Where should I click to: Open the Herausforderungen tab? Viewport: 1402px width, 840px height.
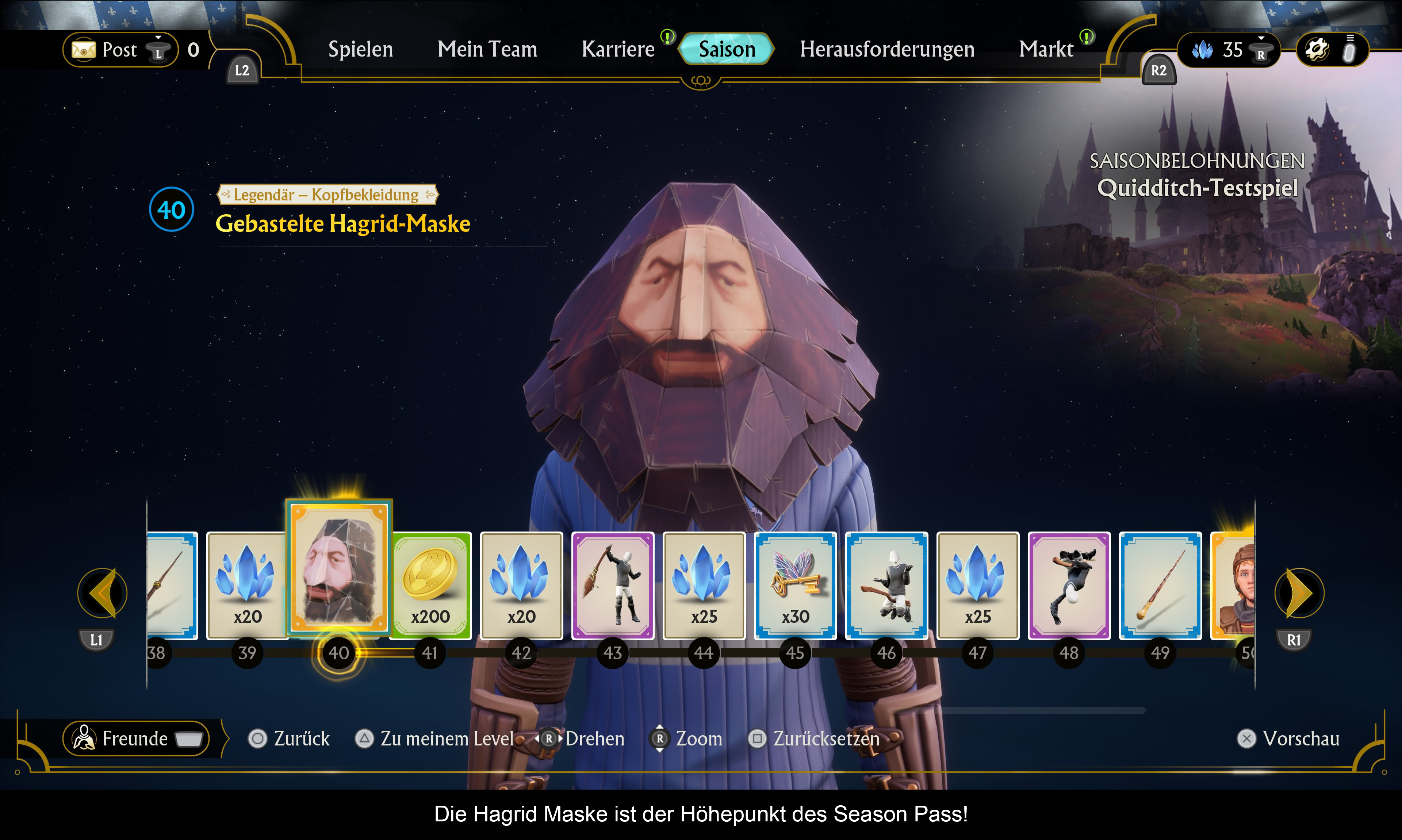coord(887,49)
